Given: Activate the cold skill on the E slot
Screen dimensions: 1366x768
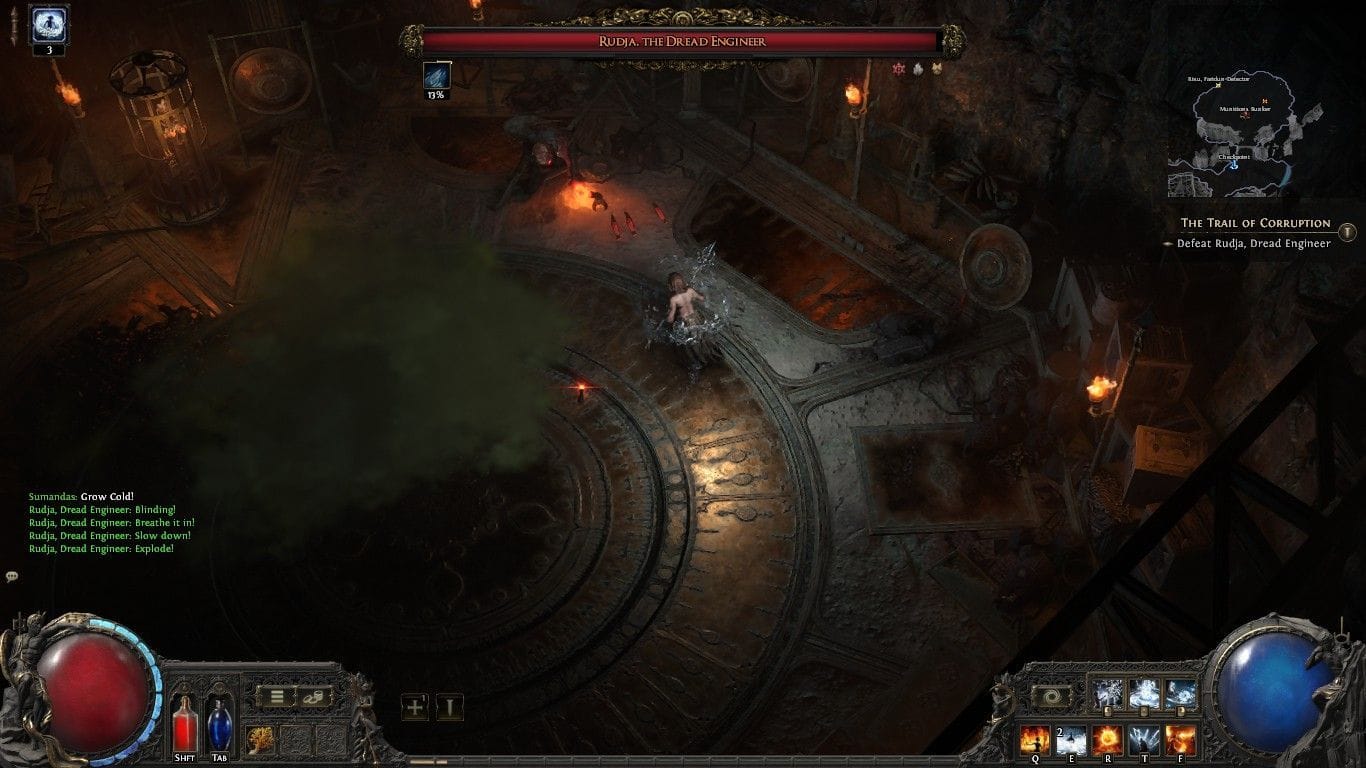Looking at the screenshot, I should 1072,740.
